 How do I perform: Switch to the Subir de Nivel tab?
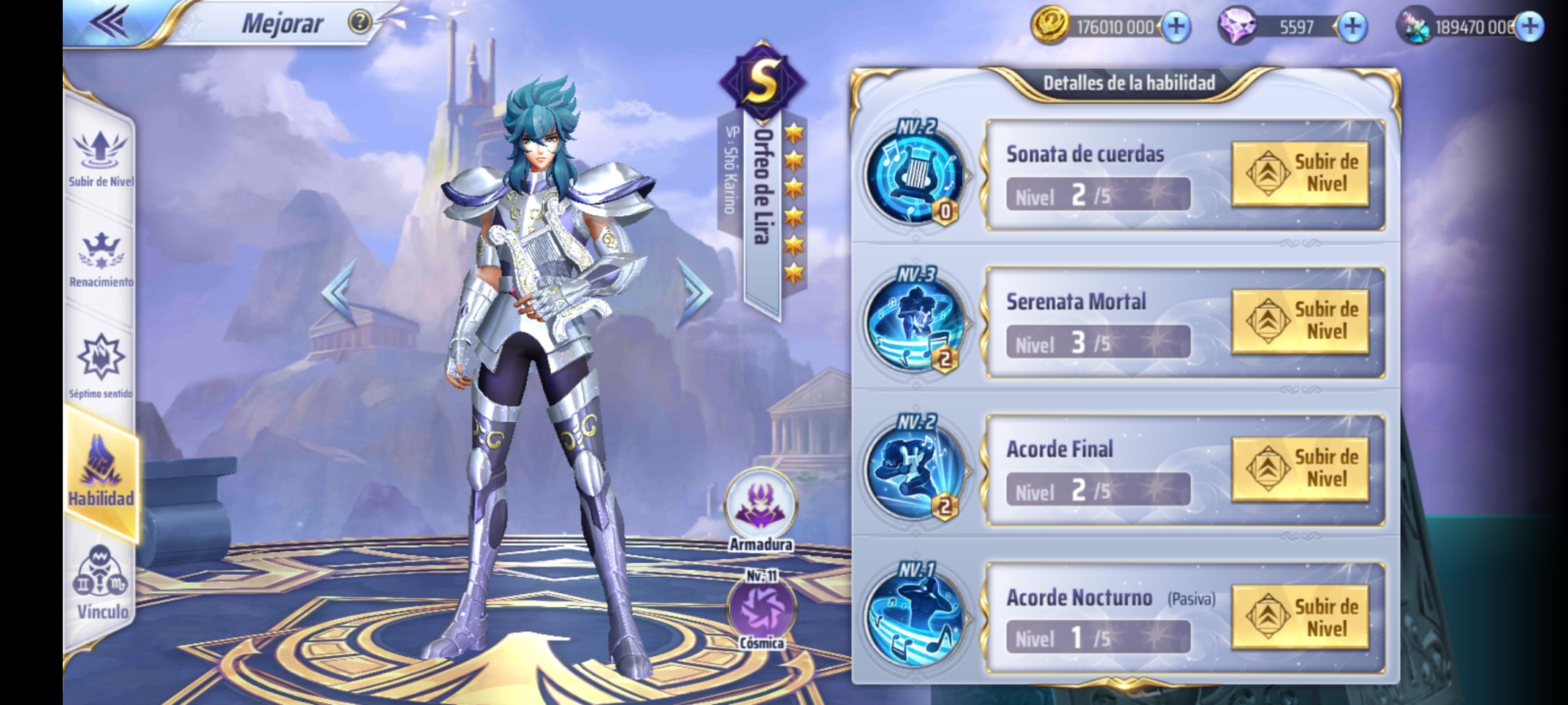(x=100, y=157)
